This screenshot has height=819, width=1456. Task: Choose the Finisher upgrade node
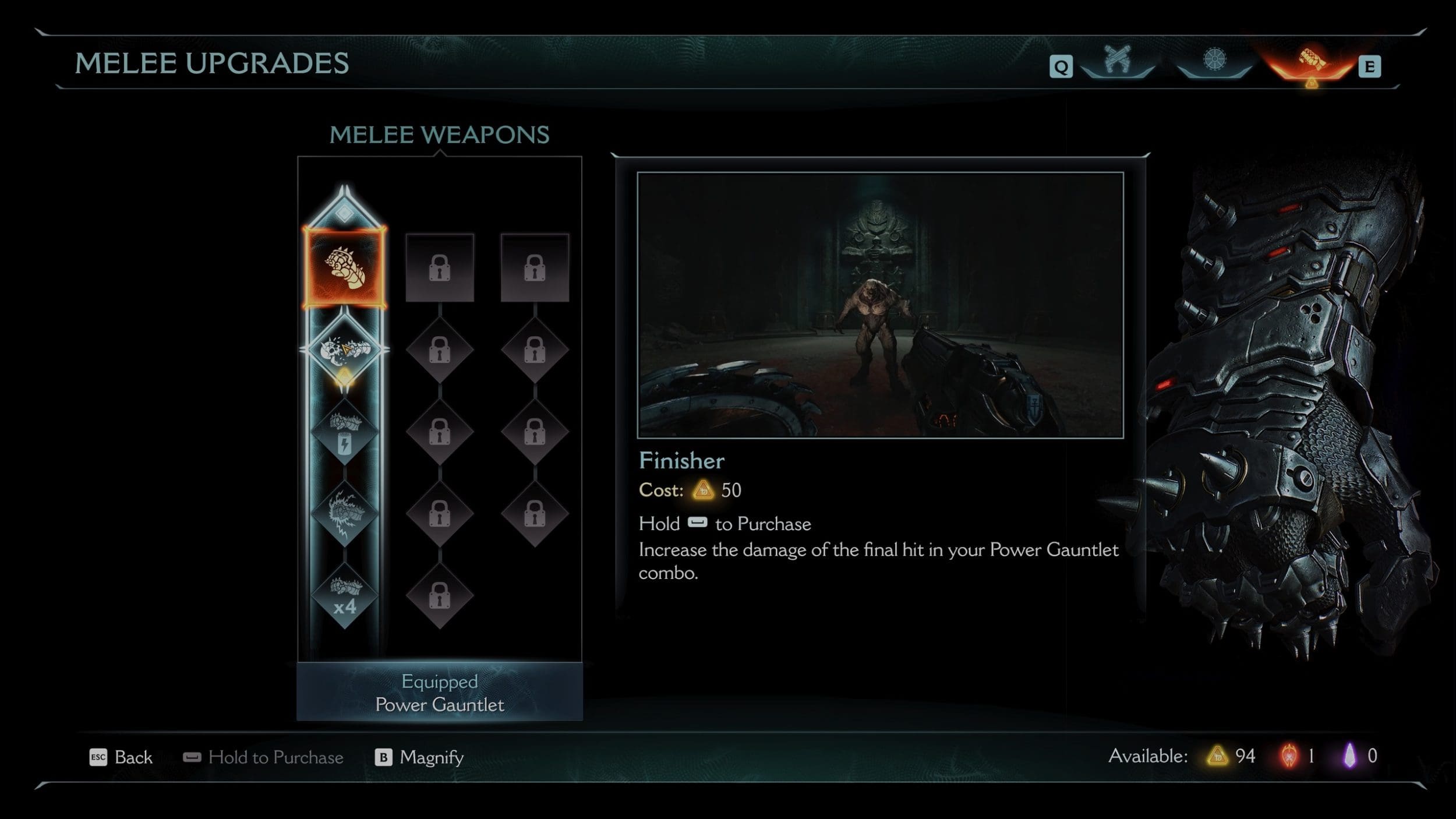[344, 350]
